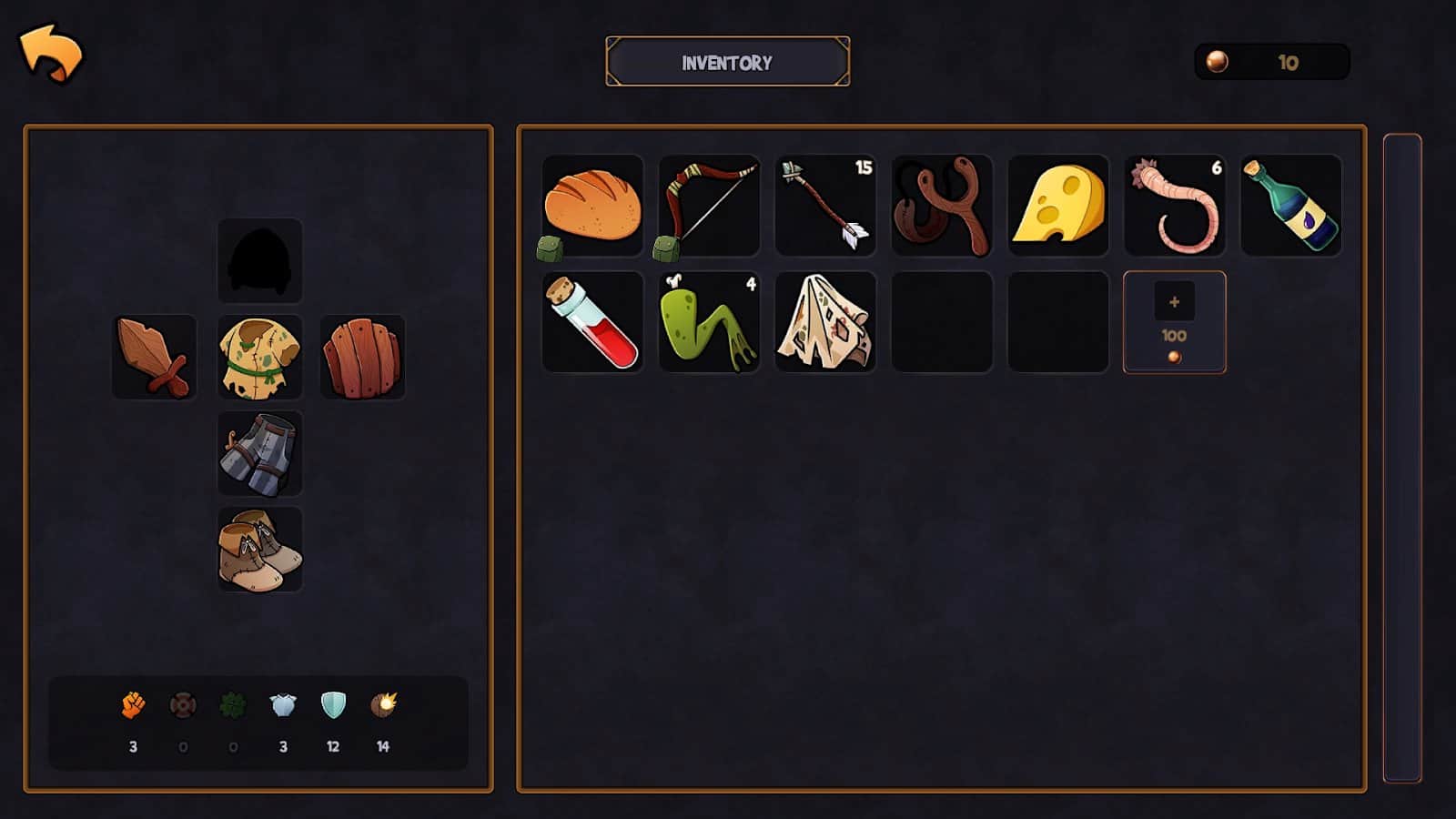Select the green frog legs
The image size is (1456, 819).
click(x=709, y=322)
